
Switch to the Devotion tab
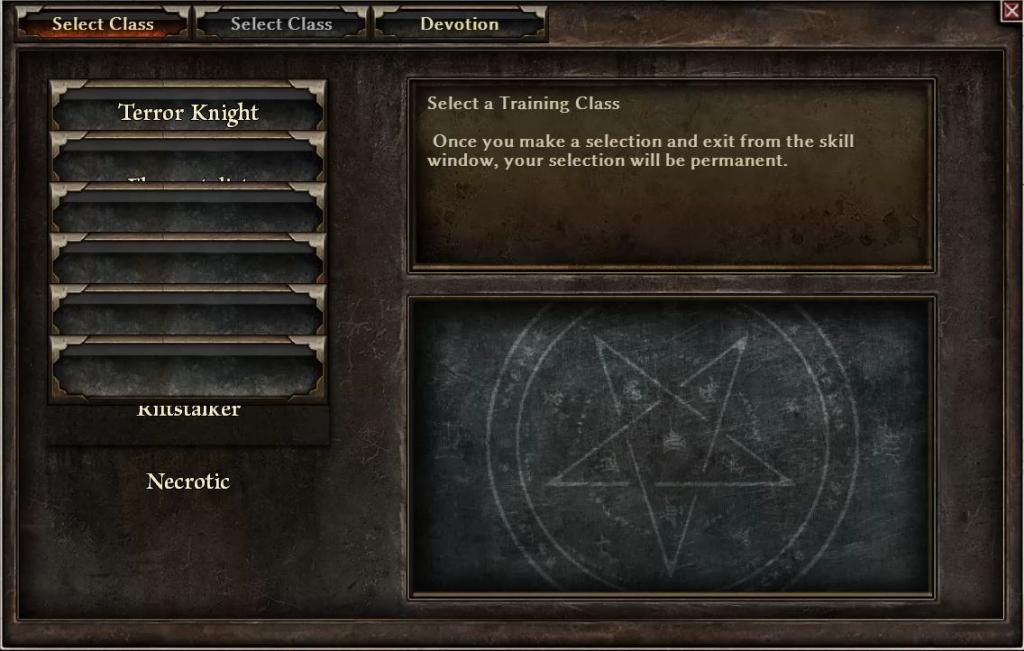pos(459,24)
